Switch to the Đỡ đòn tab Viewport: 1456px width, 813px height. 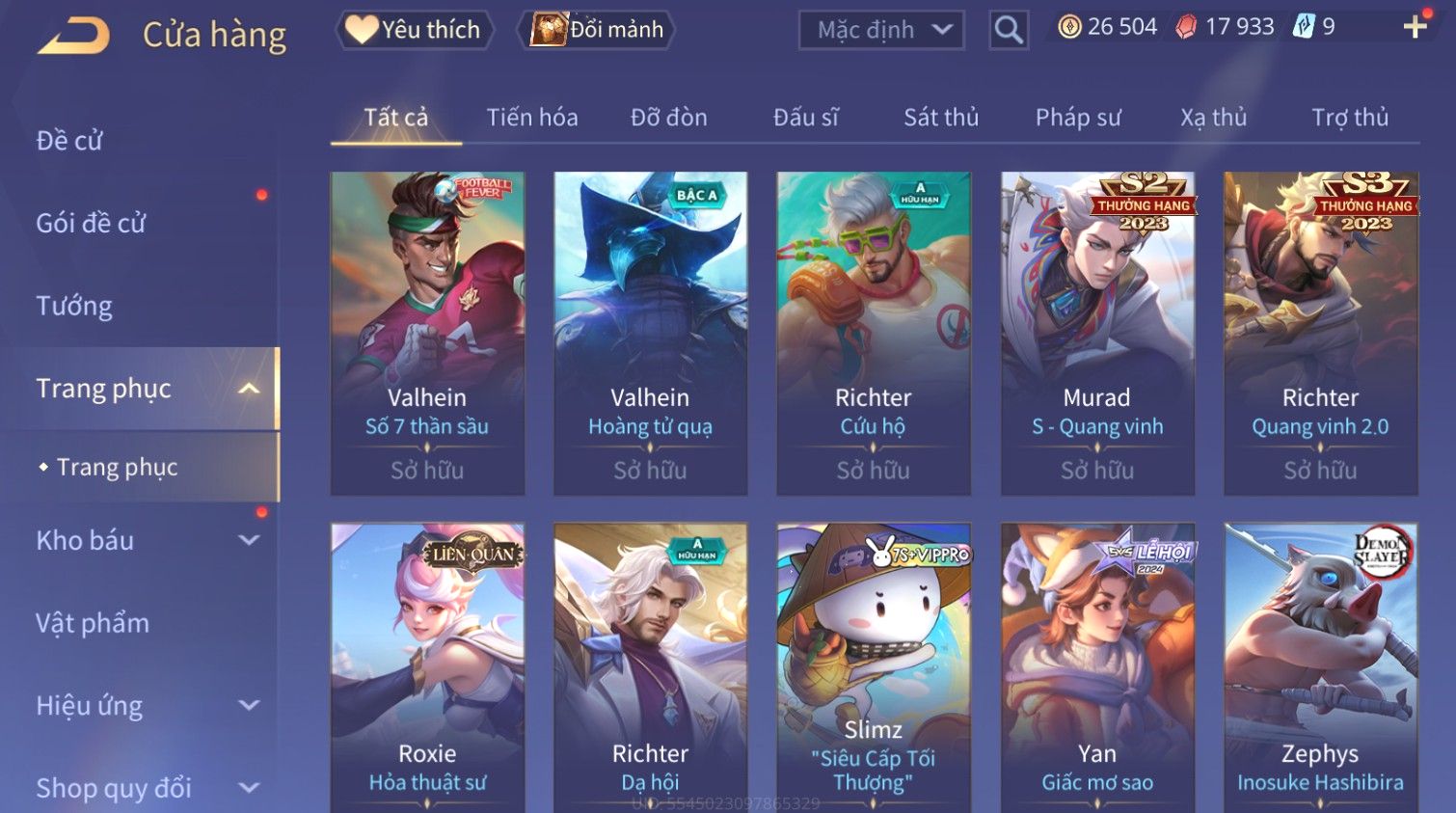(669, 118)
